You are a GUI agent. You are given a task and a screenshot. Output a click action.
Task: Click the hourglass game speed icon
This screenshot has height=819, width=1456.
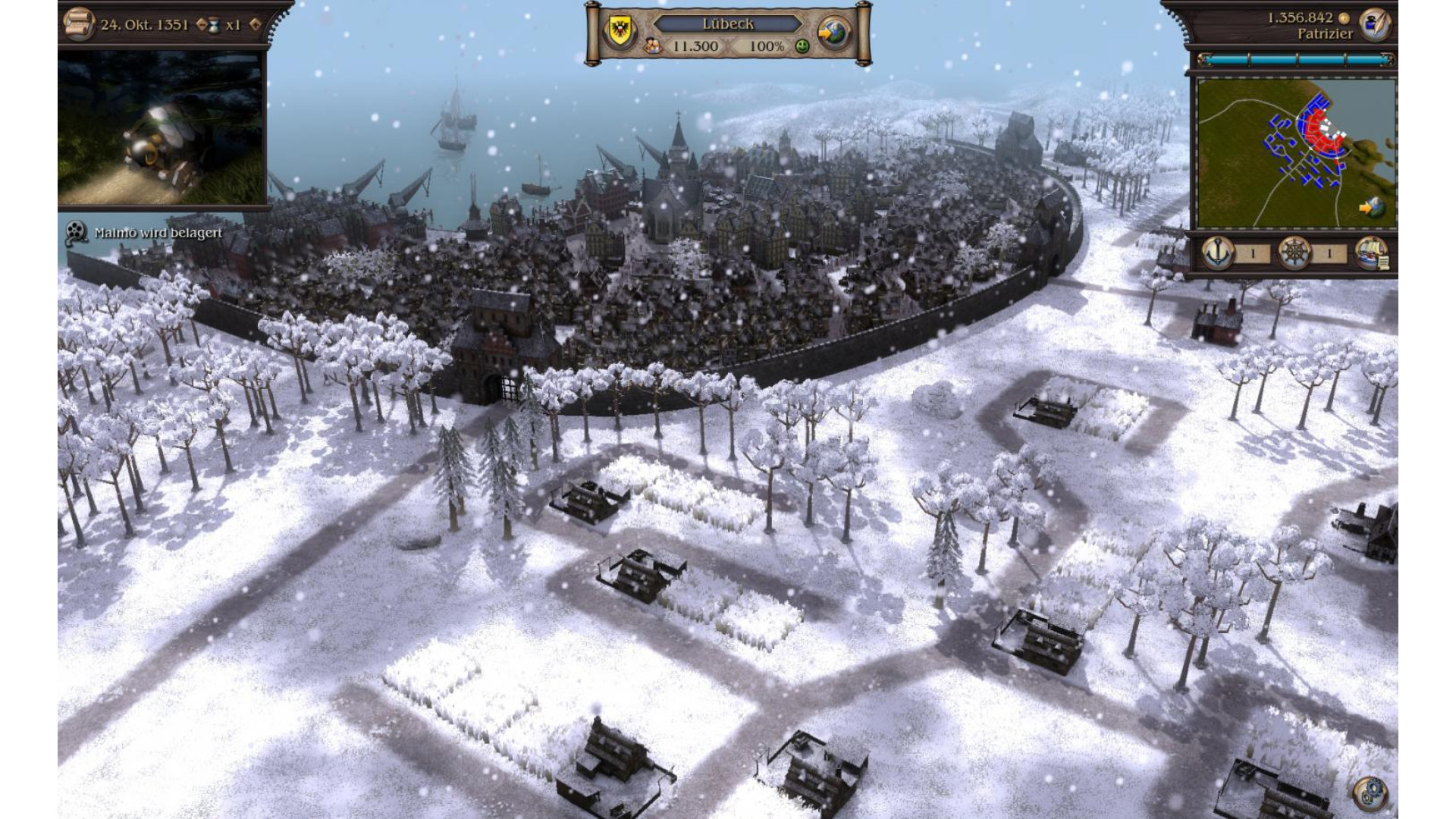coord(215,25)
